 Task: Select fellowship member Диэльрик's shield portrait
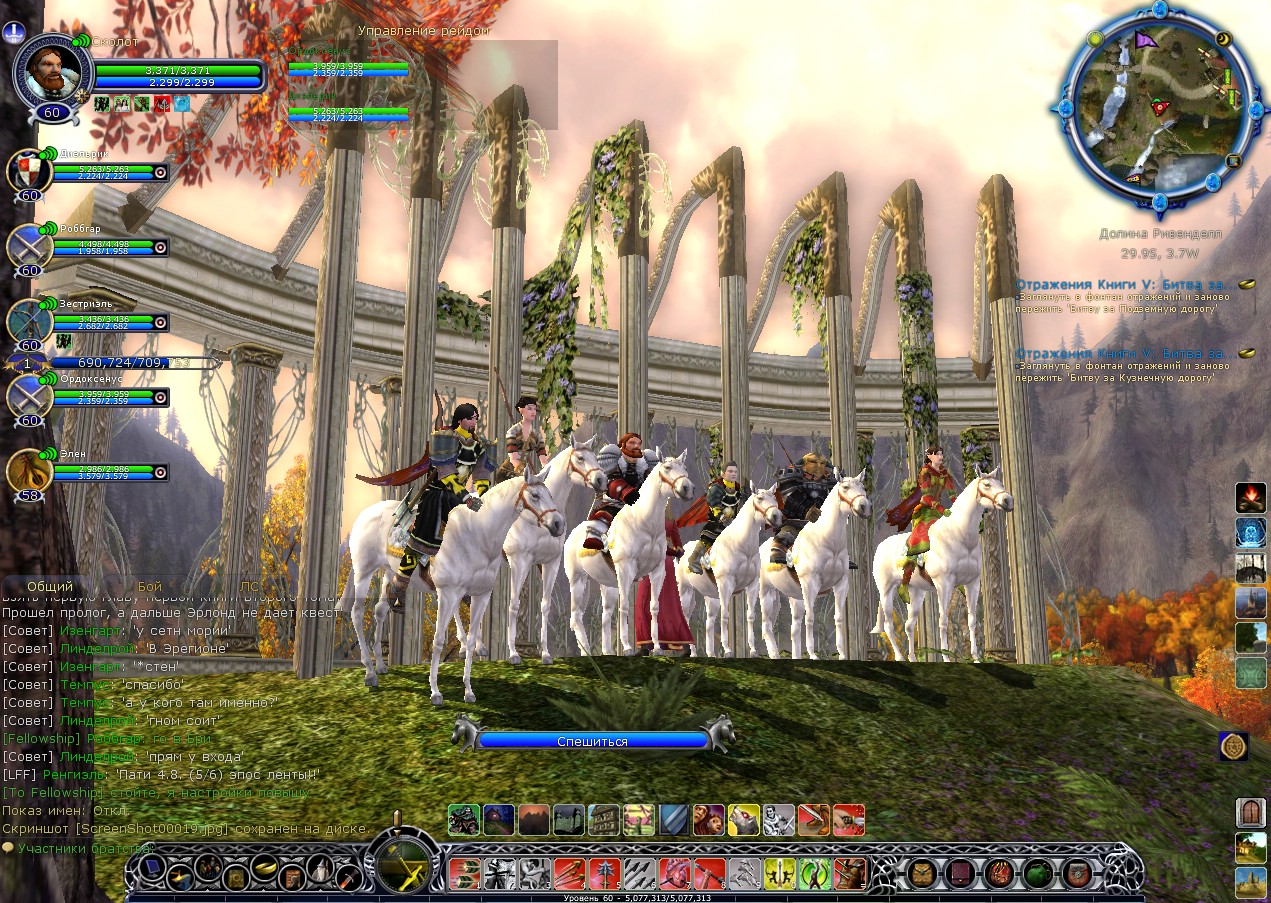coord(30,172)
